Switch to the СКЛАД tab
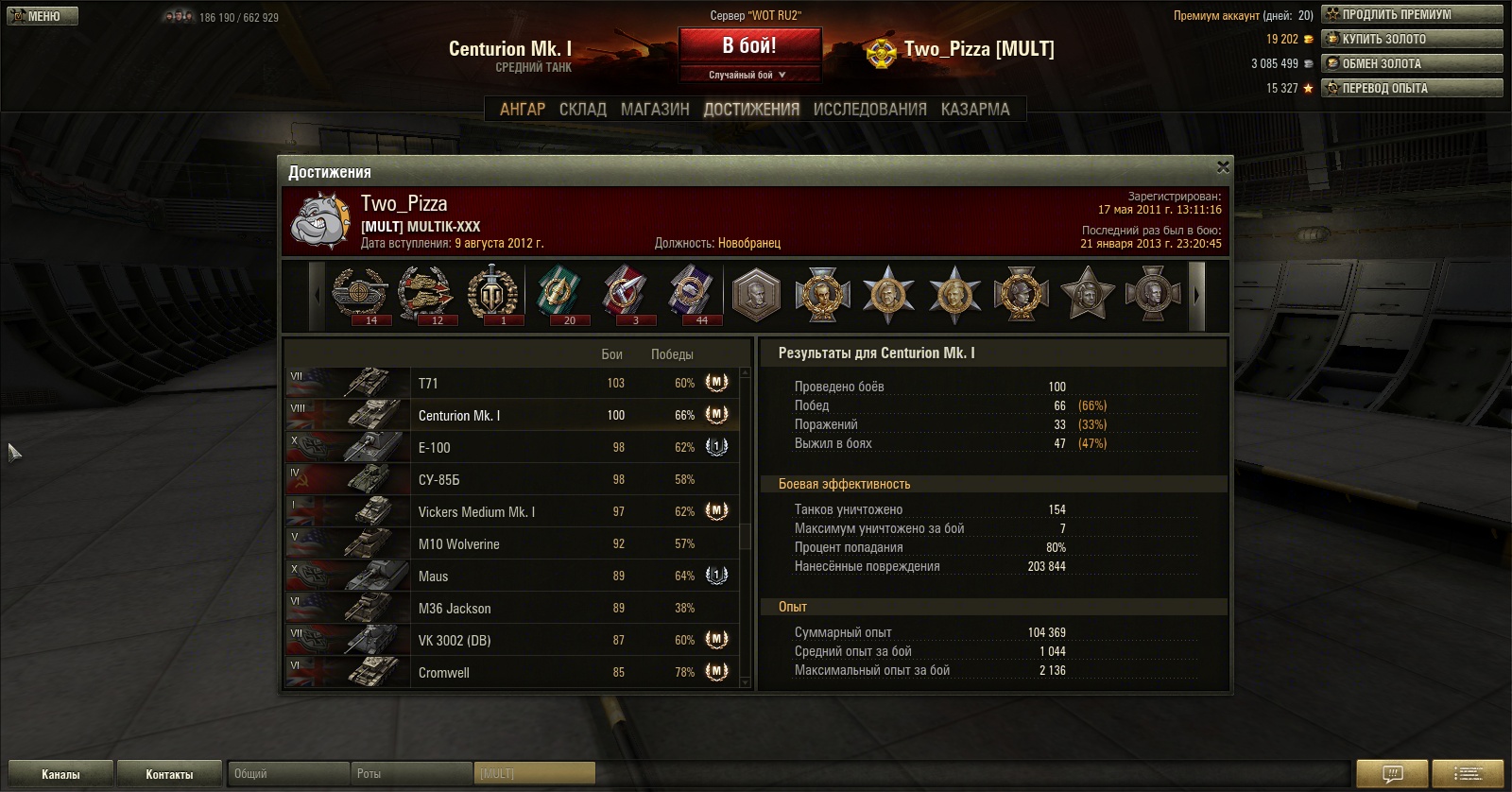The image size is (1512, 792). (x=582, y=110)
